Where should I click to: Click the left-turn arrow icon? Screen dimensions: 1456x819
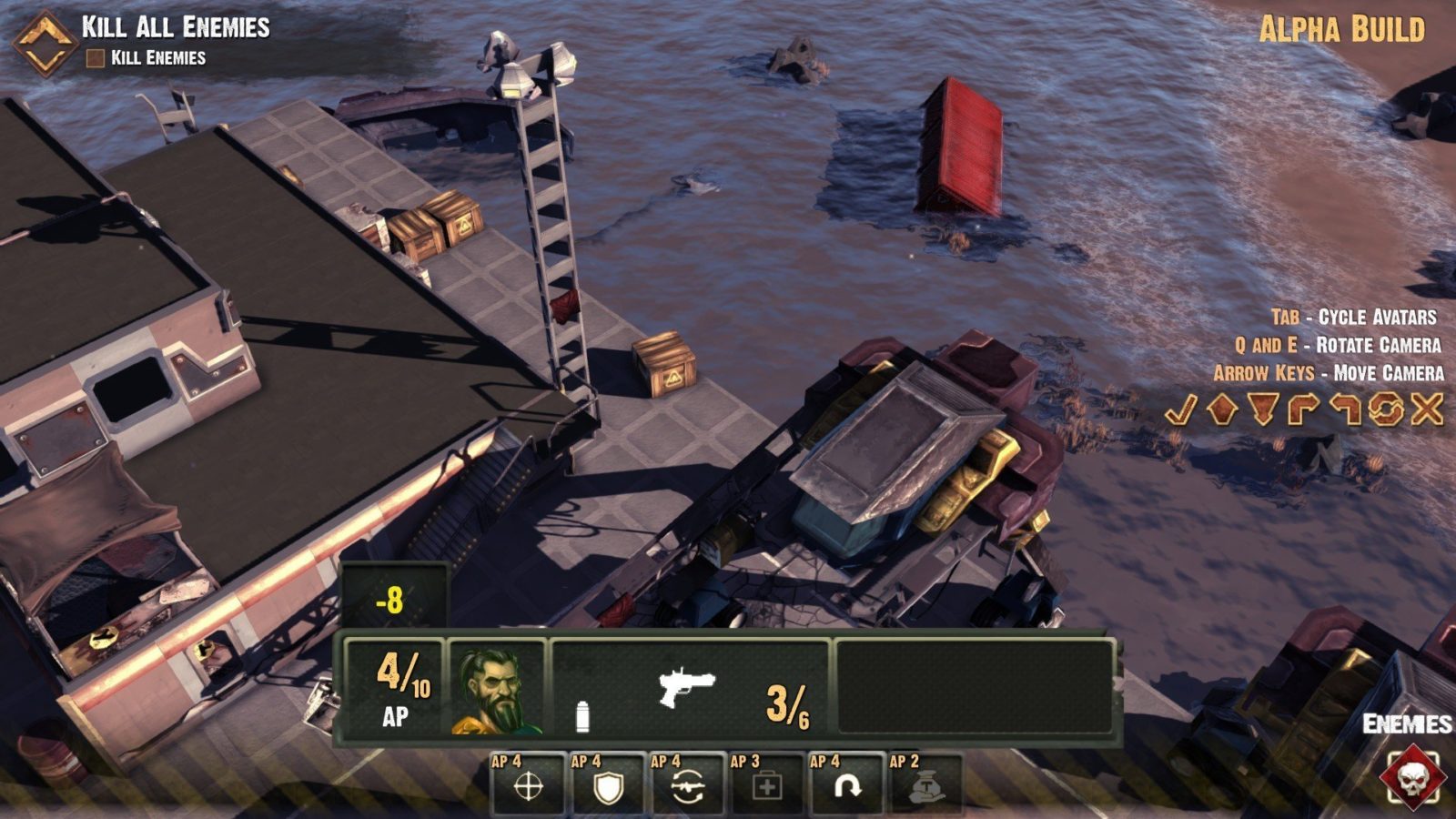(1345, 409)
